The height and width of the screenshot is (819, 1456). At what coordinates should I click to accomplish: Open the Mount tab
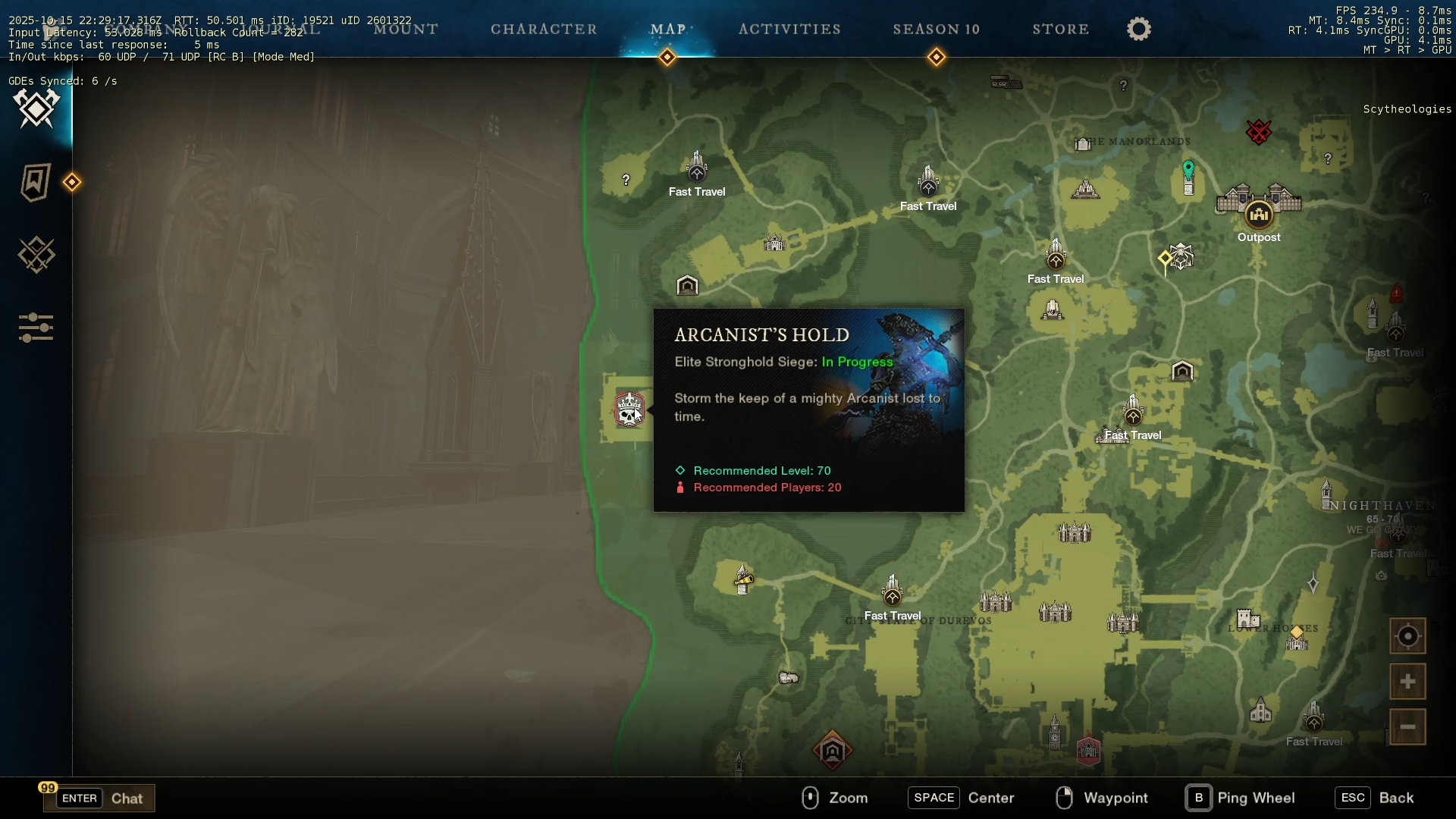coord(406,30)
